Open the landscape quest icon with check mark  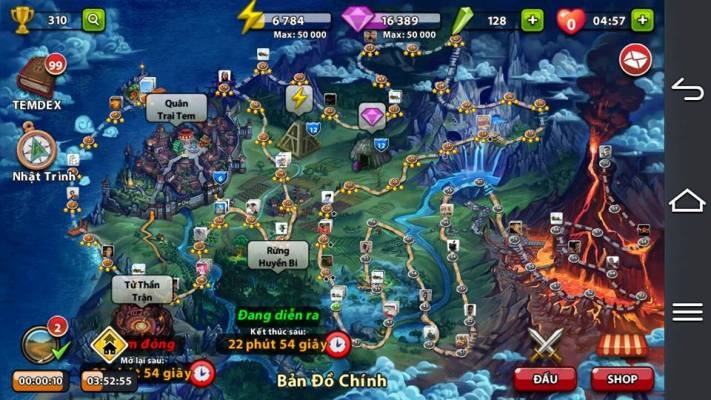40,345
